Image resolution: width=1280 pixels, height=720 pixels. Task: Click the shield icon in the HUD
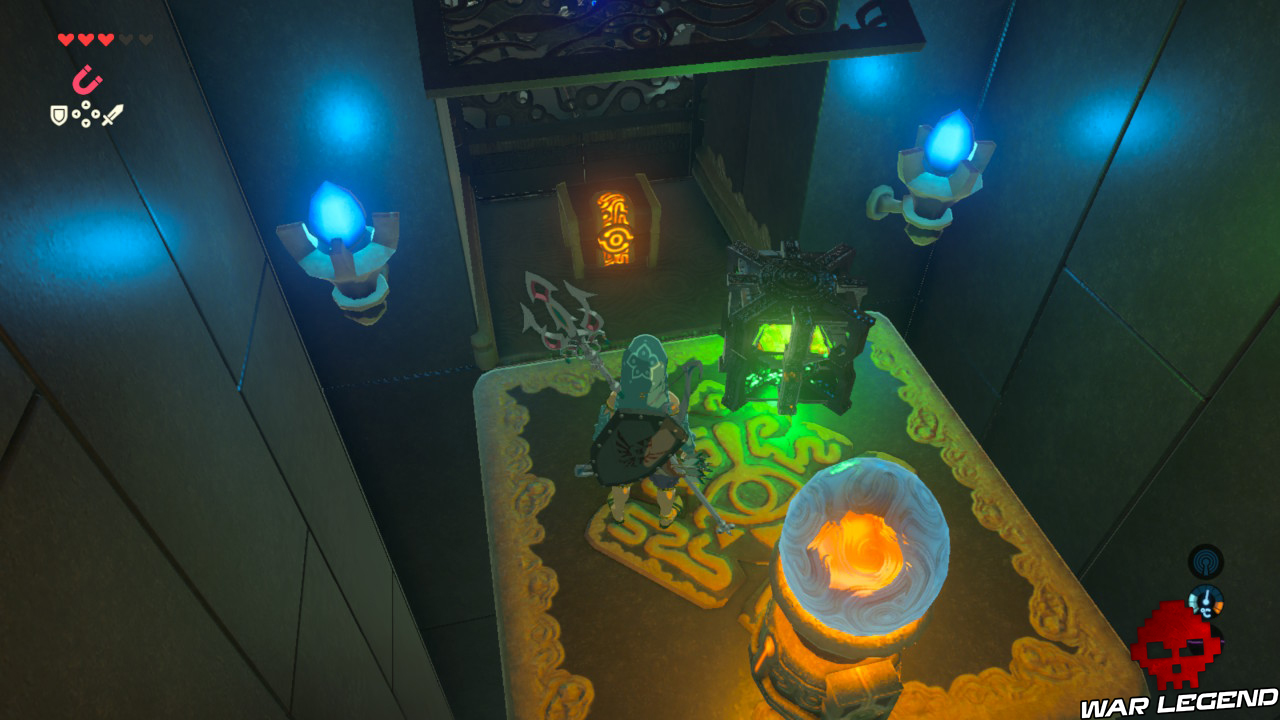coord(59,114)
